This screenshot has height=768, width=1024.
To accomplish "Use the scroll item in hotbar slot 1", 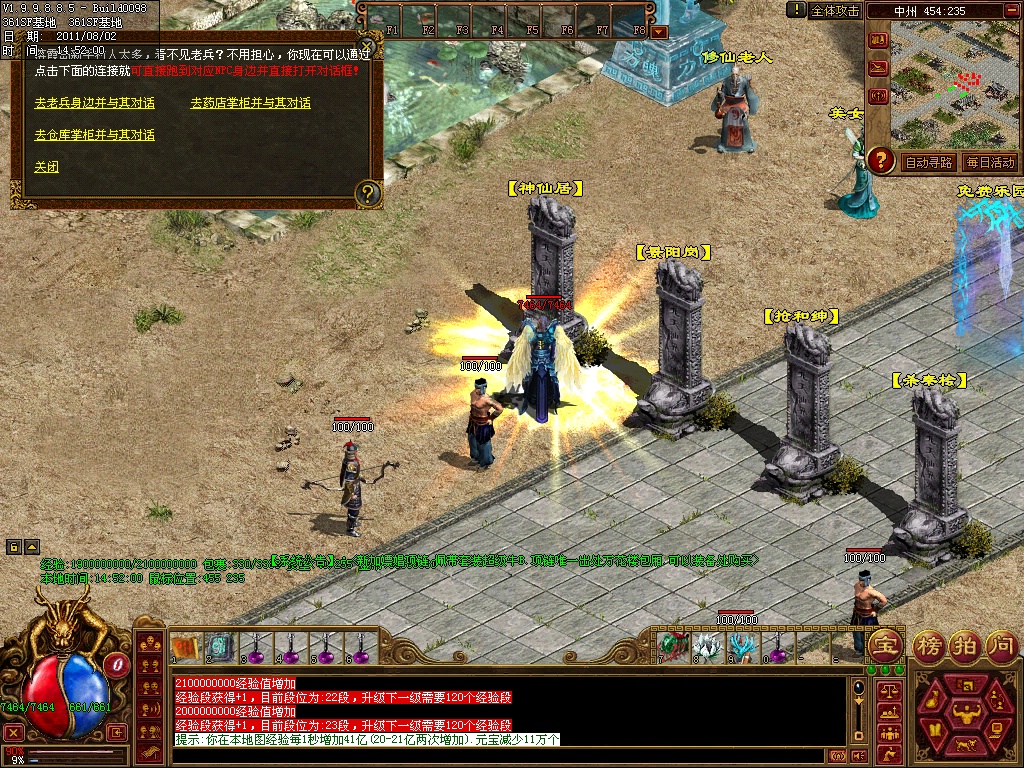I will coord(184,648).
